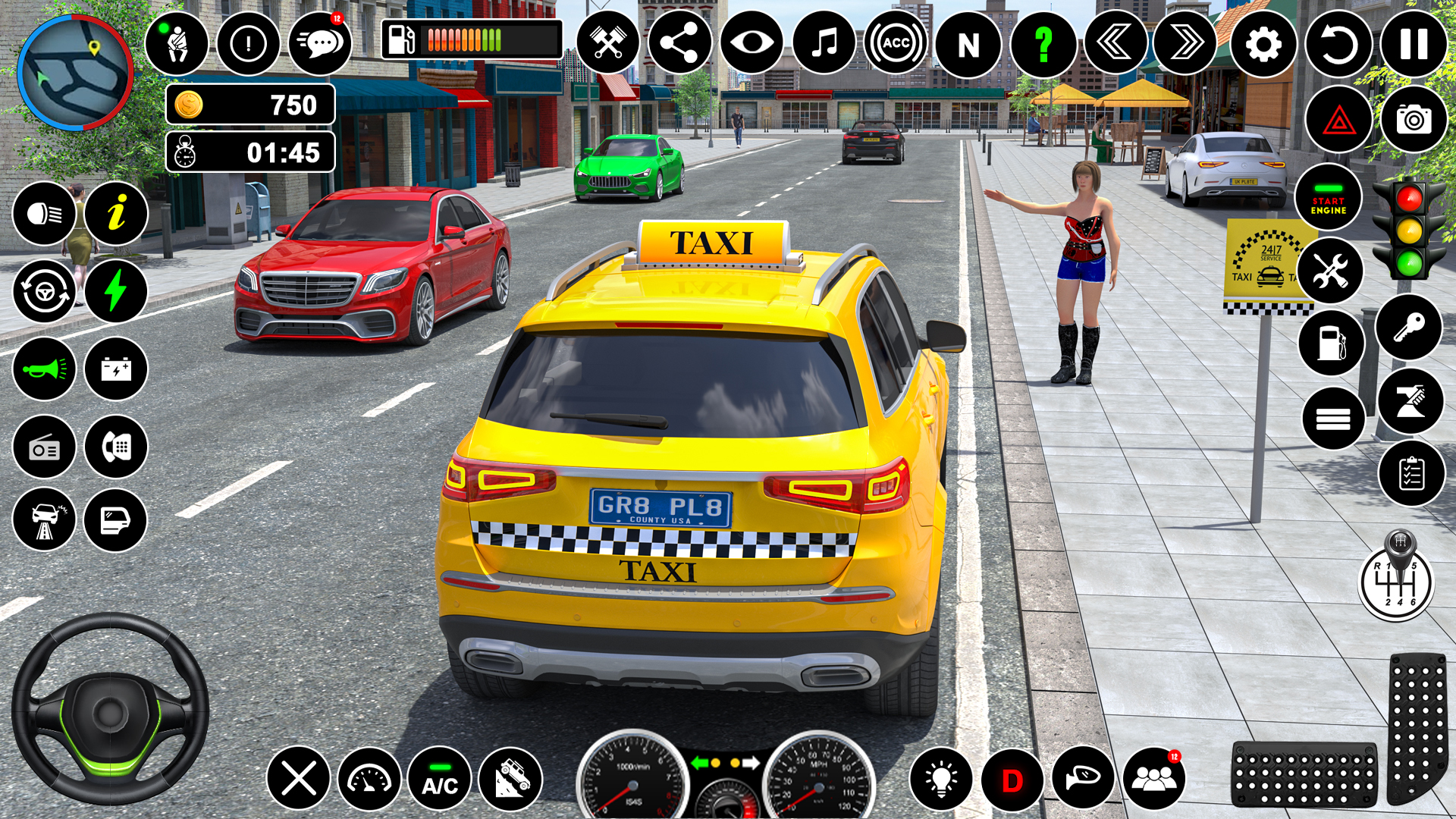Switch camera view with eye icon
1456x819 pixels.
pos(752,43)
